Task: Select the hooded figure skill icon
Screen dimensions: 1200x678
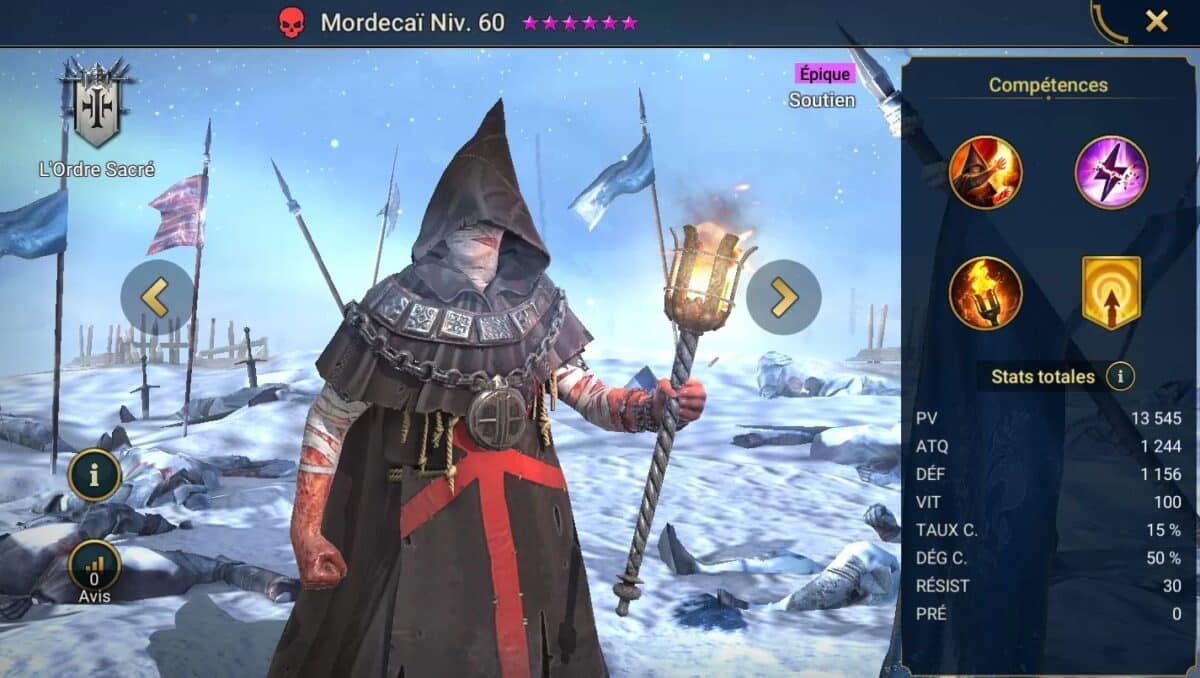Action: click(x=985, y=173)
